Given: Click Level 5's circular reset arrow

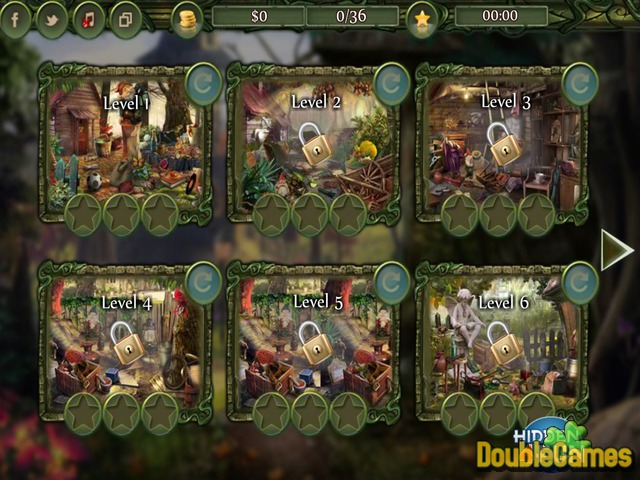Looking at the screenshot, I should 391,283.
